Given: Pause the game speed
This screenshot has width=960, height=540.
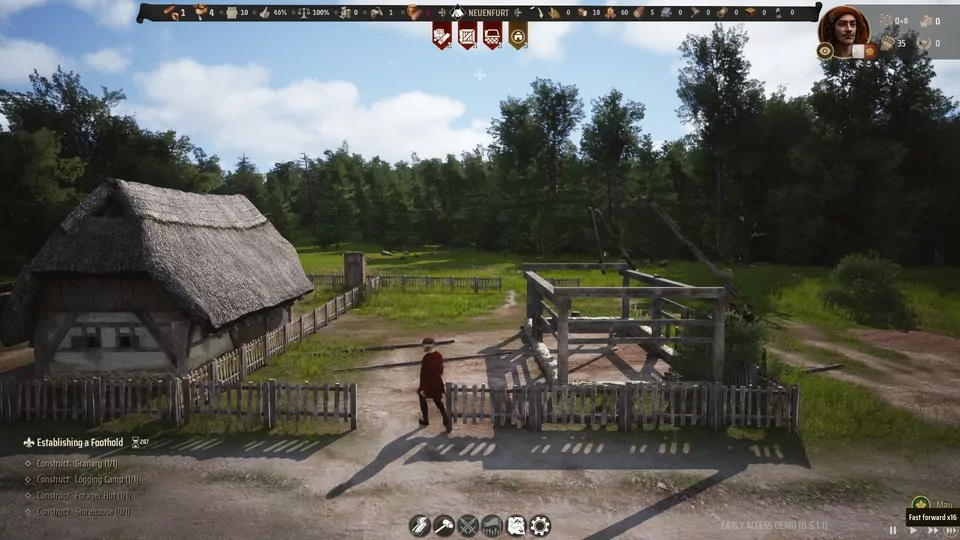Looking at the screenshot, I should (x=893, y=531).
